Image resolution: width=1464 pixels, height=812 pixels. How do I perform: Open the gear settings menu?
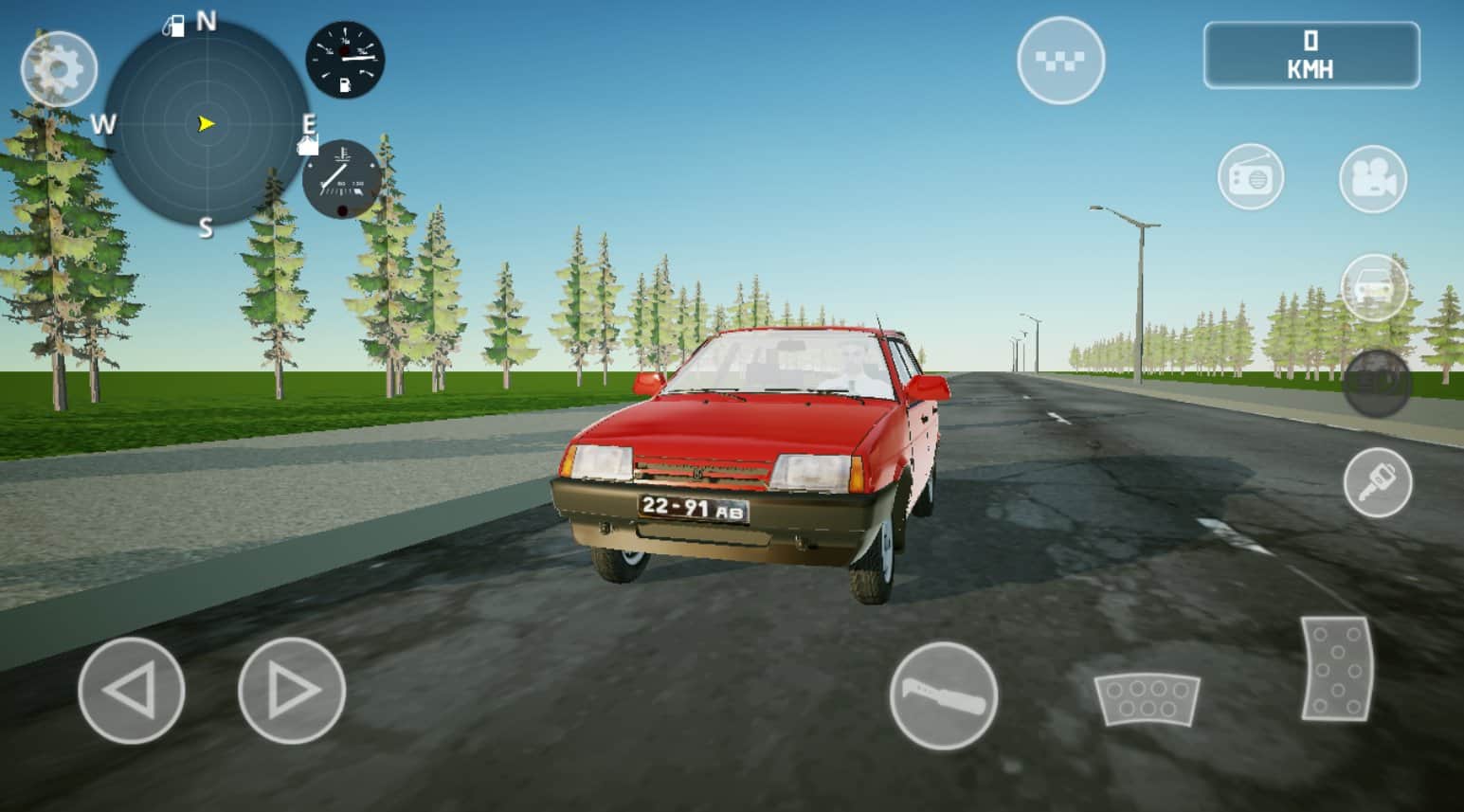(59, 68)
